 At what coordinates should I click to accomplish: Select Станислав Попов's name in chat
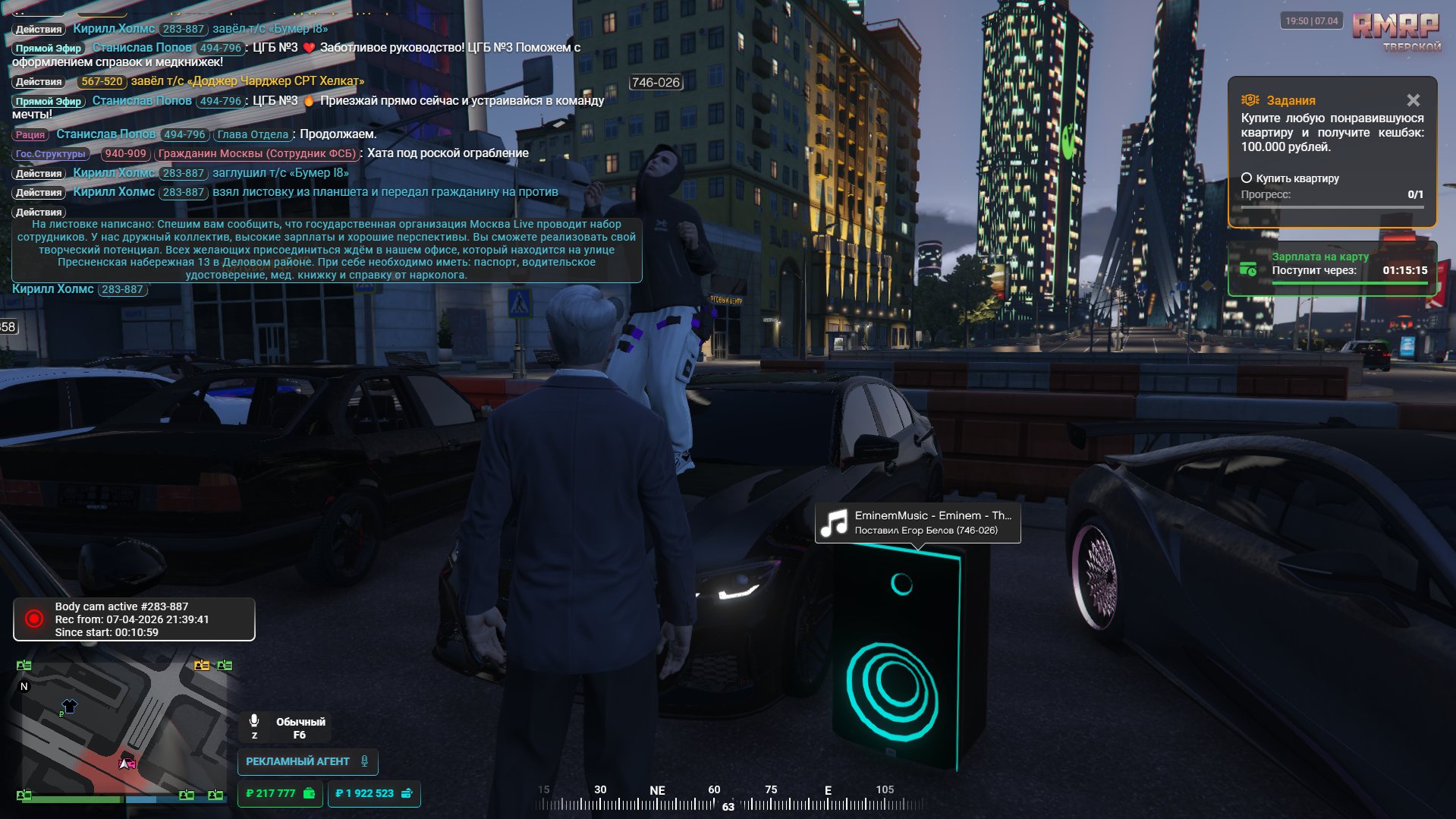coord(105,134)
